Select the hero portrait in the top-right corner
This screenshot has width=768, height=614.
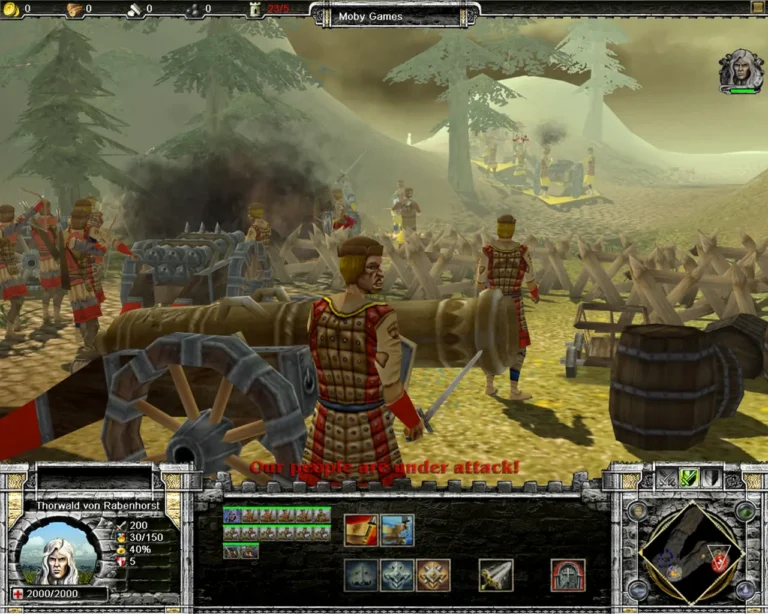740,70
